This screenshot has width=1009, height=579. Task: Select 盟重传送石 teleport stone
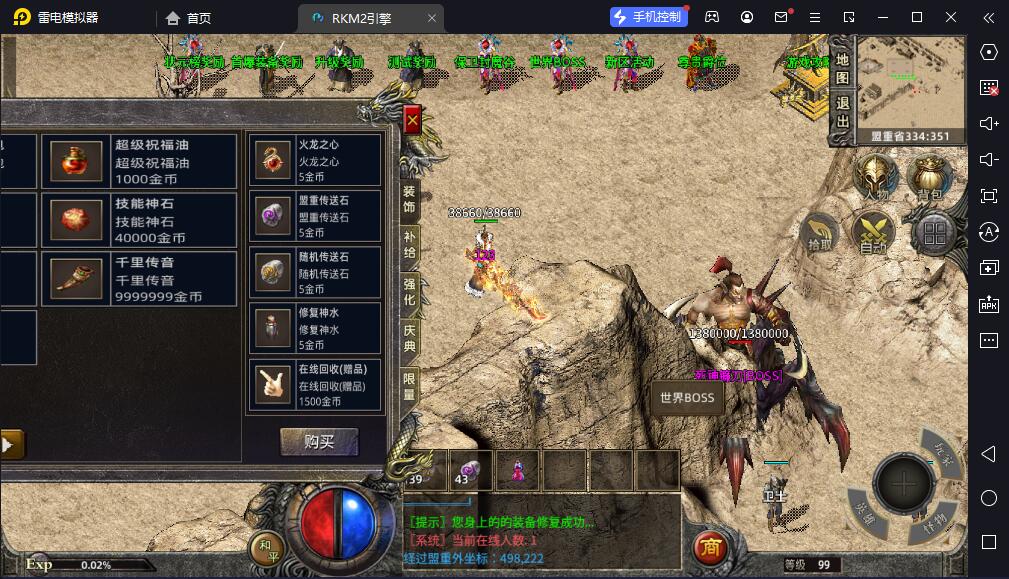coord(315,216)
